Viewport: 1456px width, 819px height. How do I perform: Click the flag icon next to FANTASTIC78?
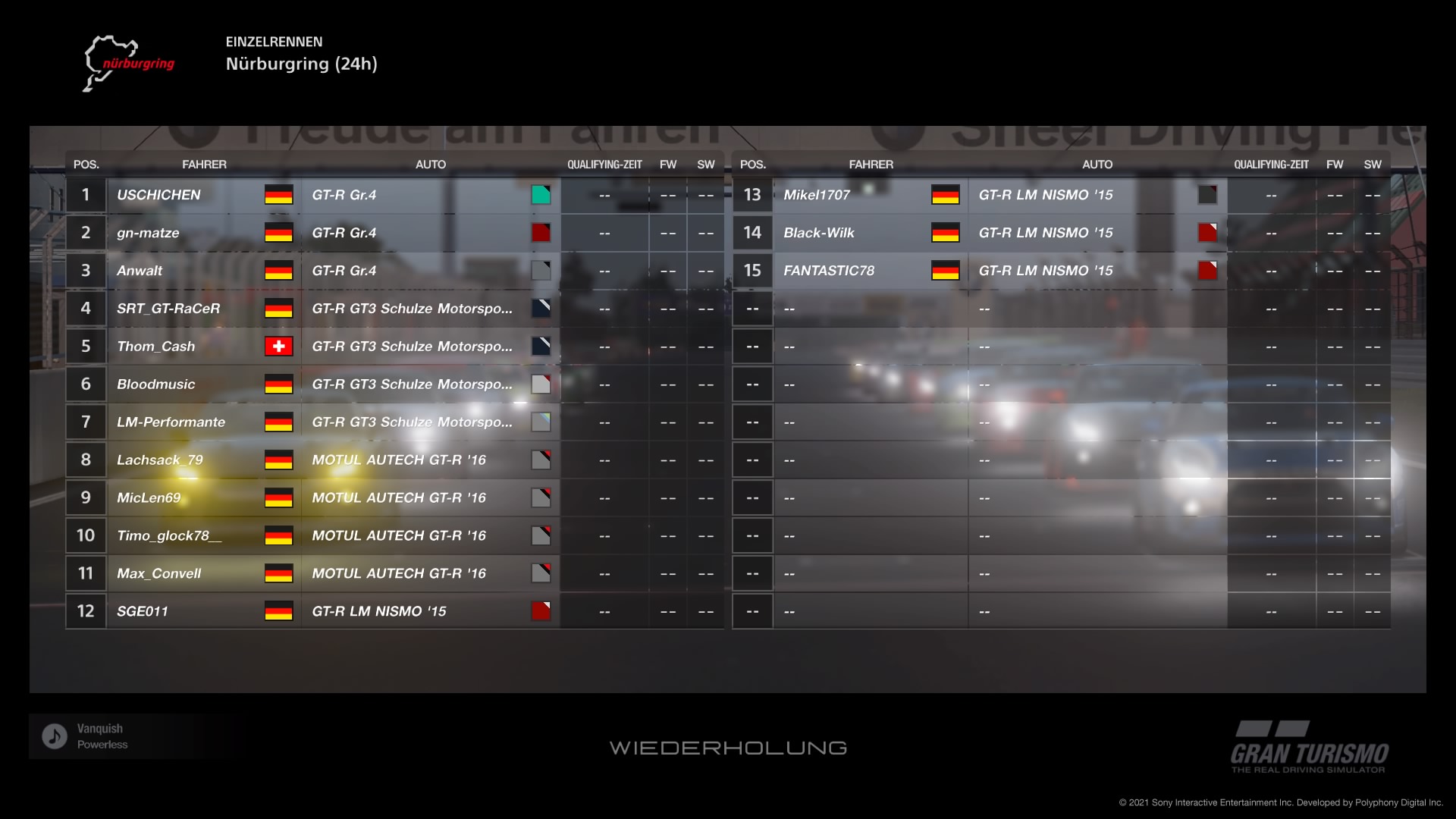click(x=946, y=271)
